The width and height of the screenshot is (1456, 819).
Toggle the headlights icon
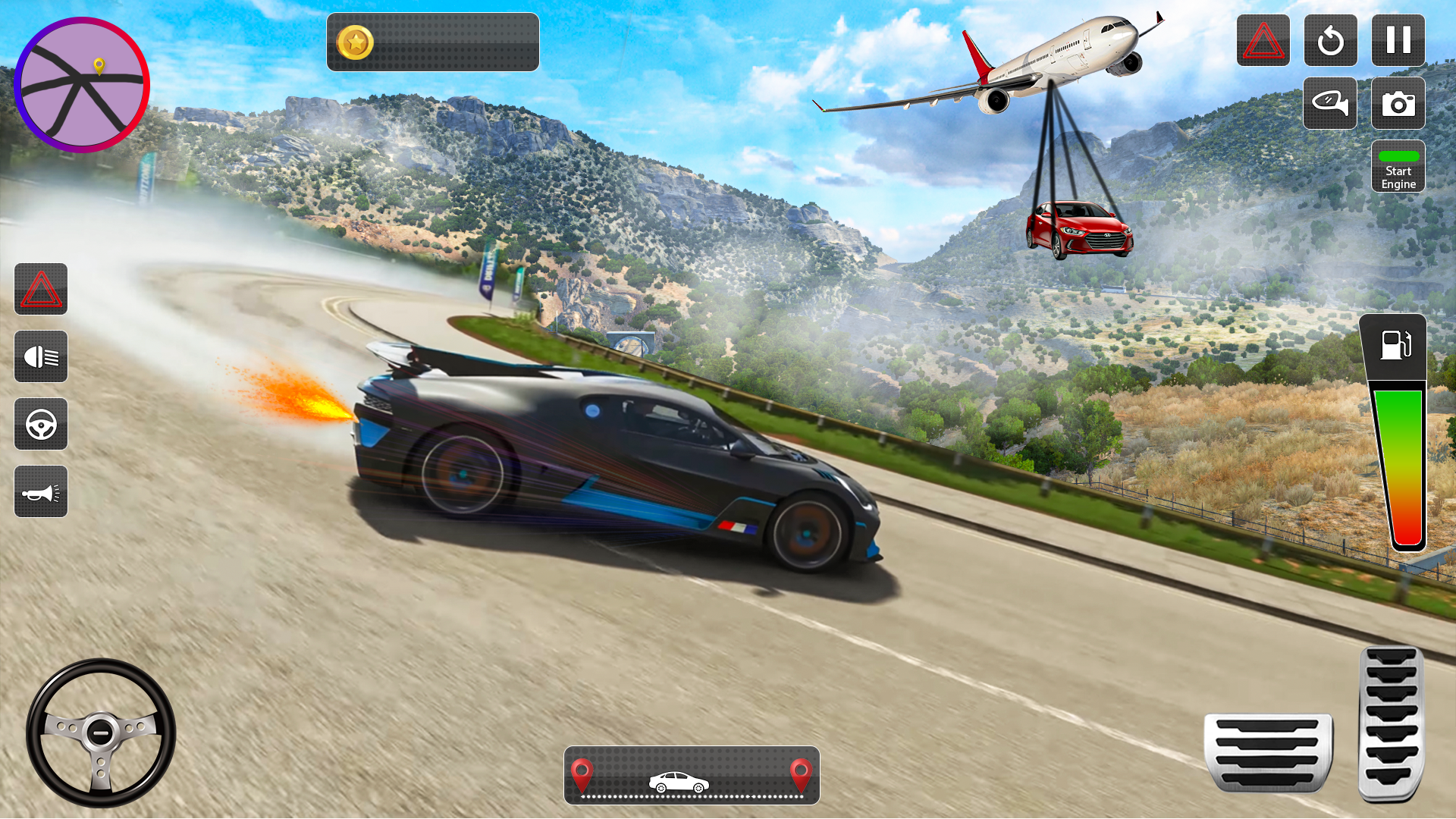(40, 356)
